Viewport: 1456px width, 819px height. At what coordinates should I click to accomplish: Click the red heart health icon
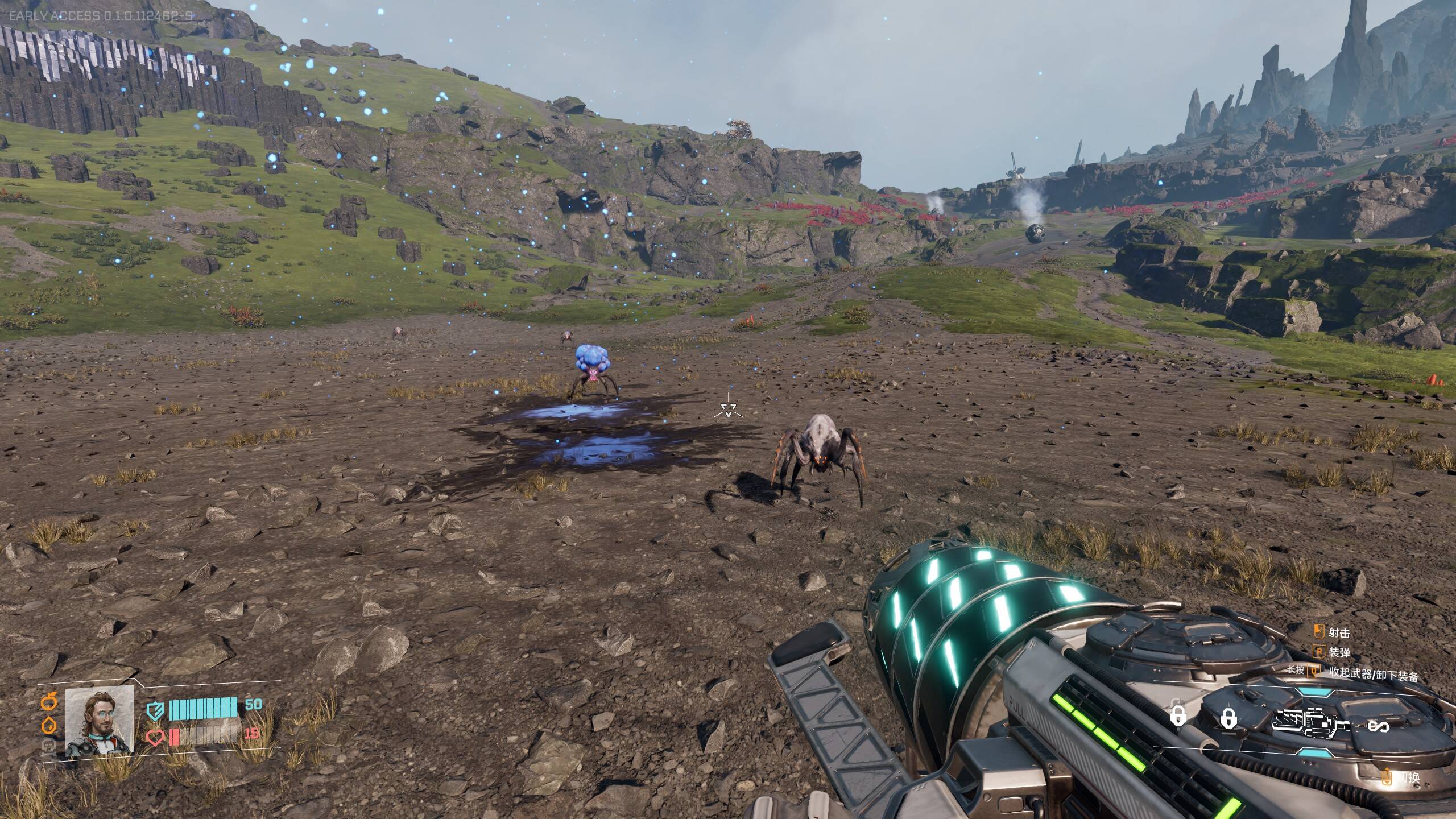pos(156,738)
